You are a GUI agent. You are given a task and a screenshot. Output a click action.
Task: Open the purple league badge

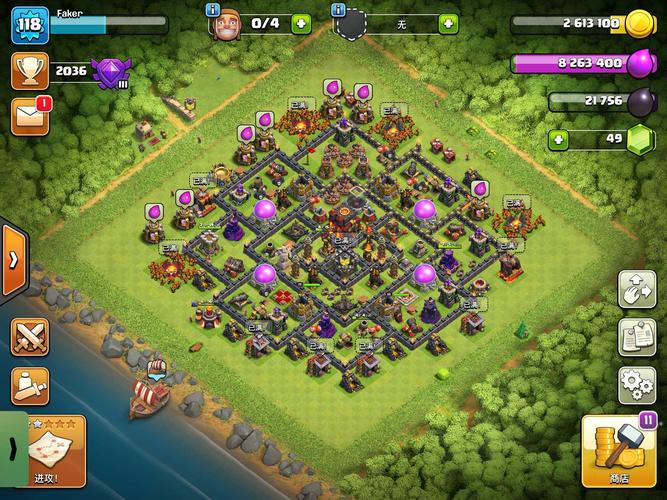107,71
